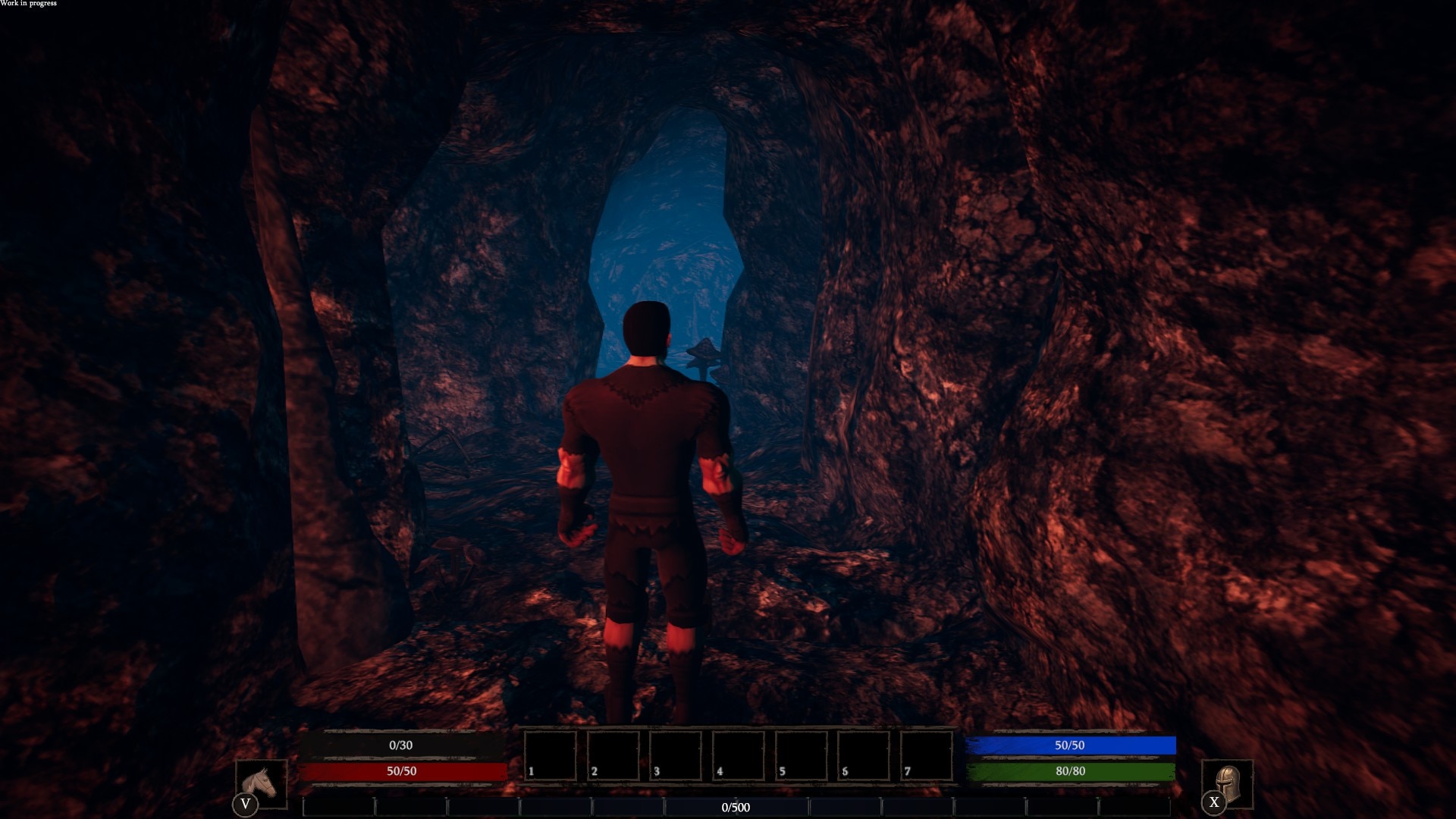Open the helmet equipment icon
This screenshot has width=1456, height=819.
[1228, 784]
